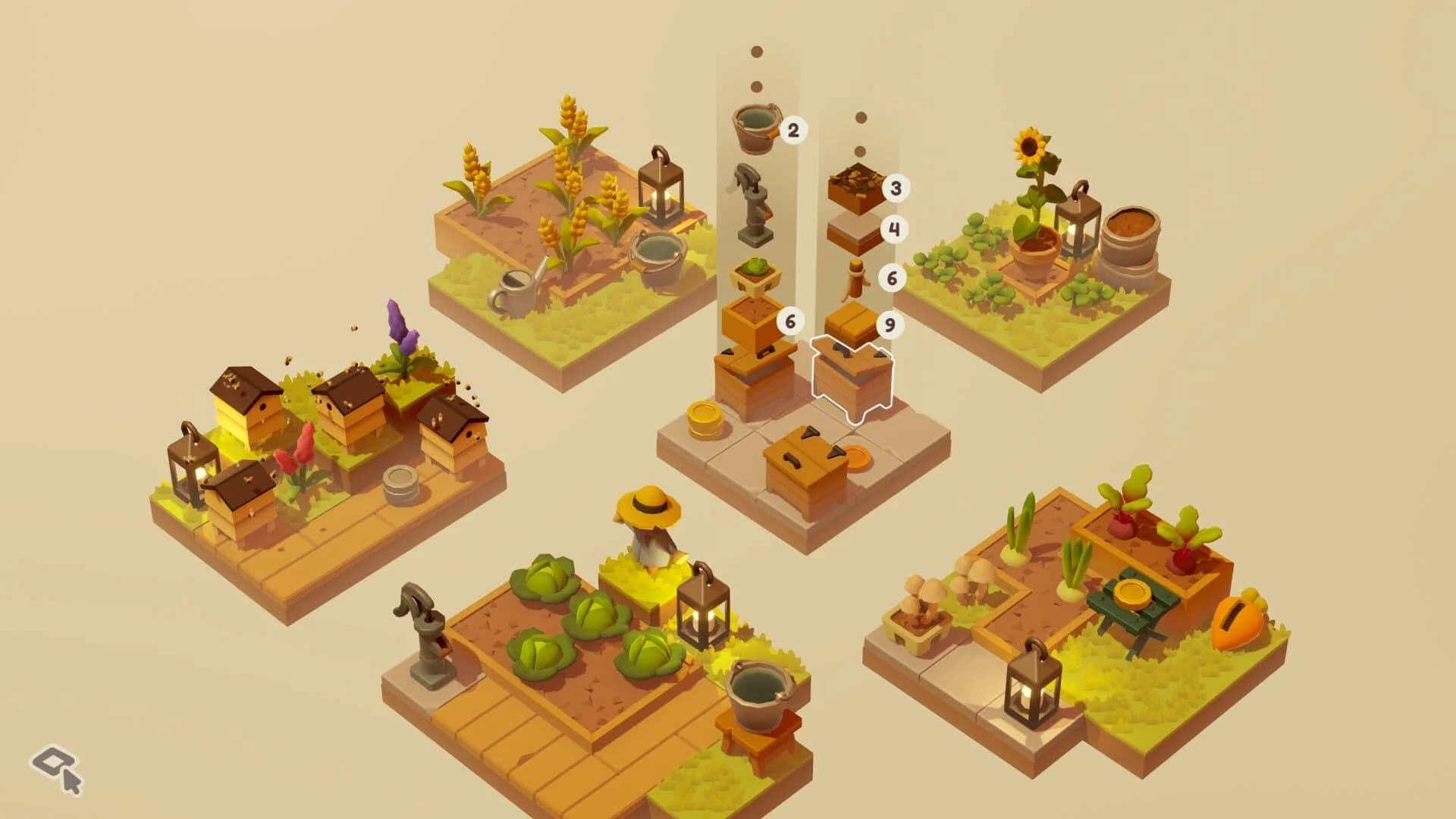The width and height of the screenshot is (1456, 819).
Task: Pick the water pump from the supply column
Action: 755,209
